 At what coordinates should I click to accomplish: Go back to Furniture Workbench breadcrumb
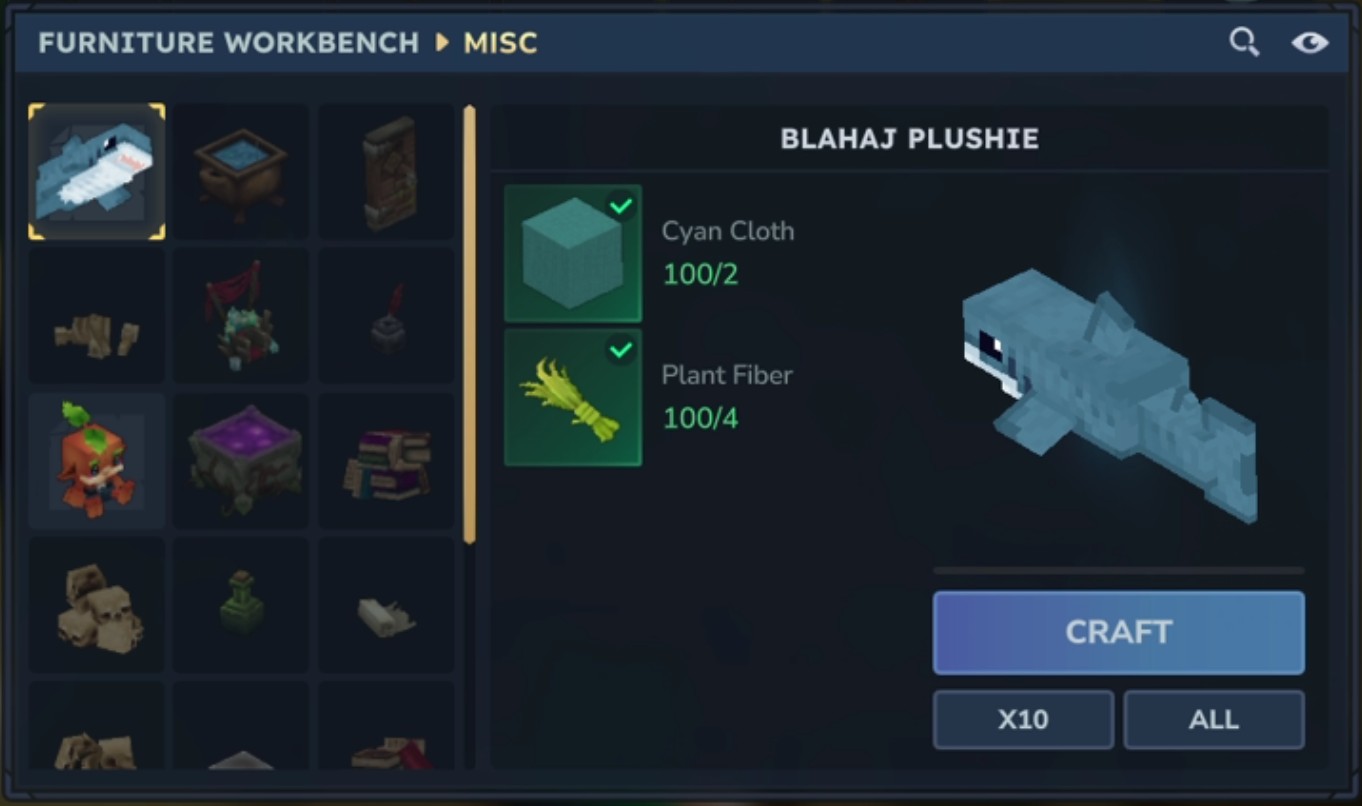228,43
